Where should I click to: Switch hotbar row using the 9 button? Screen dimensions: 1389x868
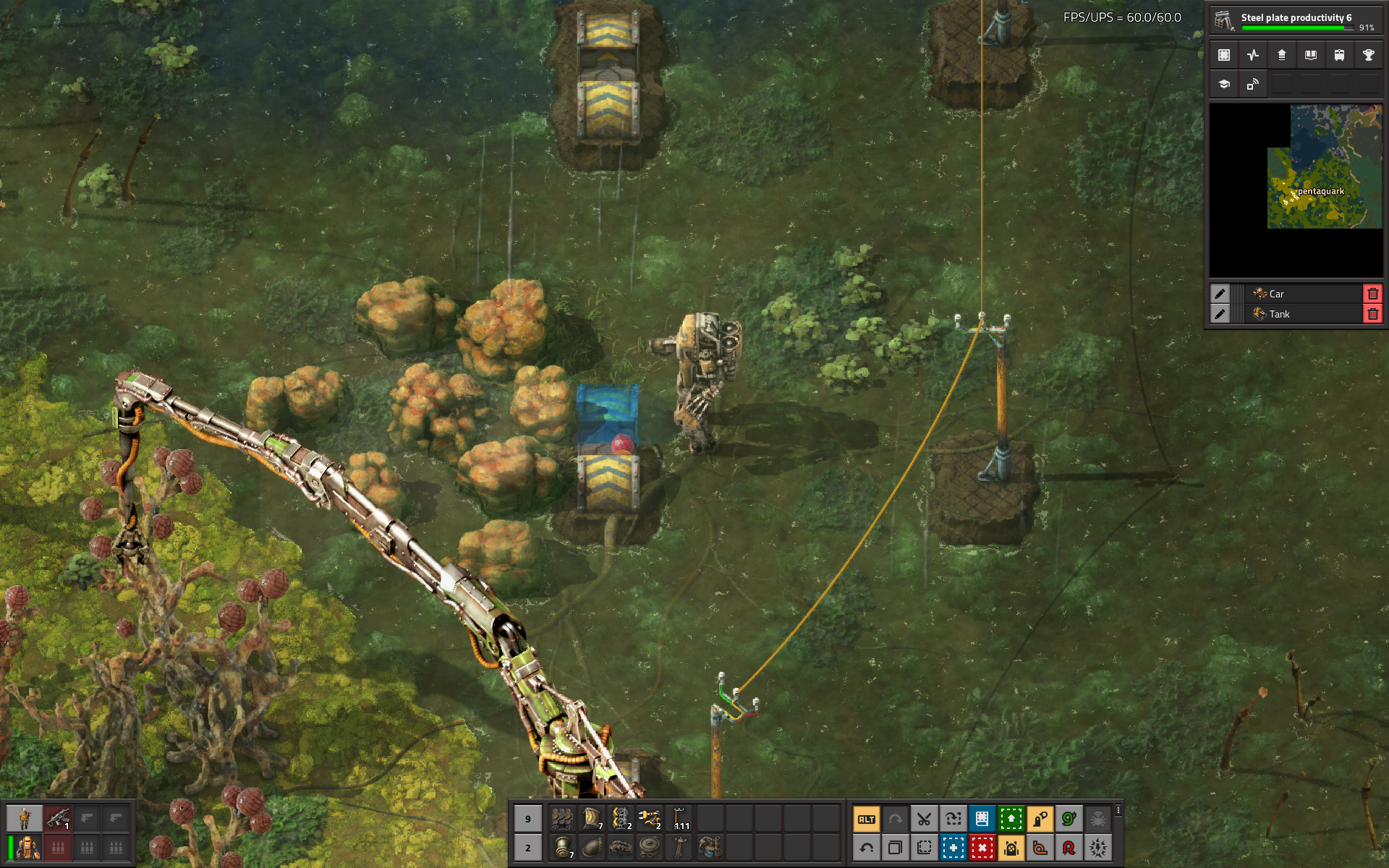(x=527, y=819)
